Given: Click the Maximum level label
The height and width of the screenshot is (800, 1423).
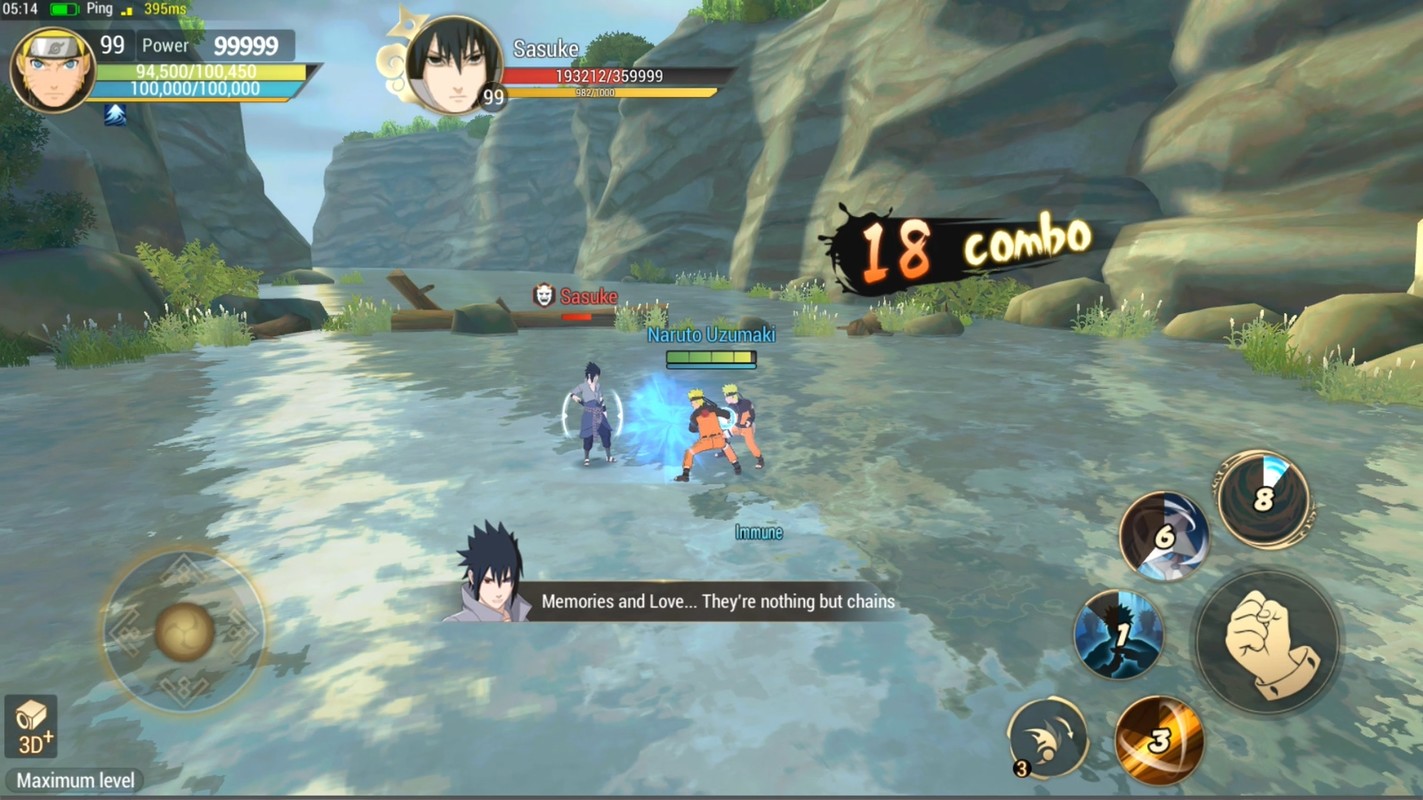Looking at the screenshot, I should 75,781.
